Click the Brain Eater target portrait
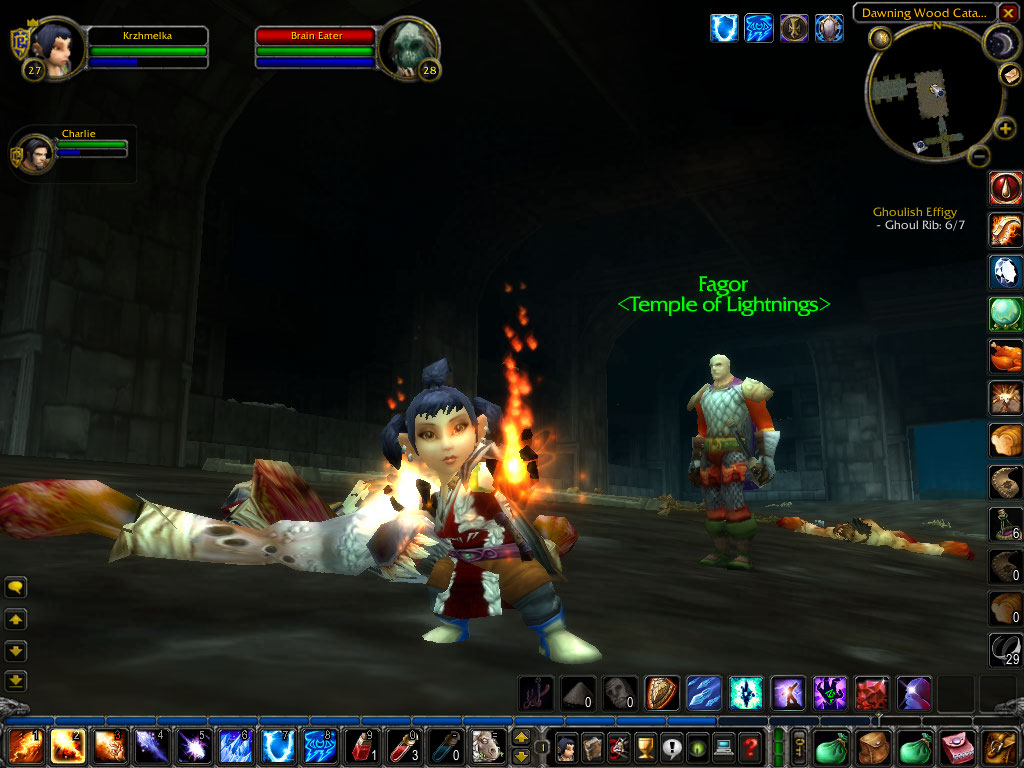Viewport: 1024px width, 768px height. pos(408,46)
